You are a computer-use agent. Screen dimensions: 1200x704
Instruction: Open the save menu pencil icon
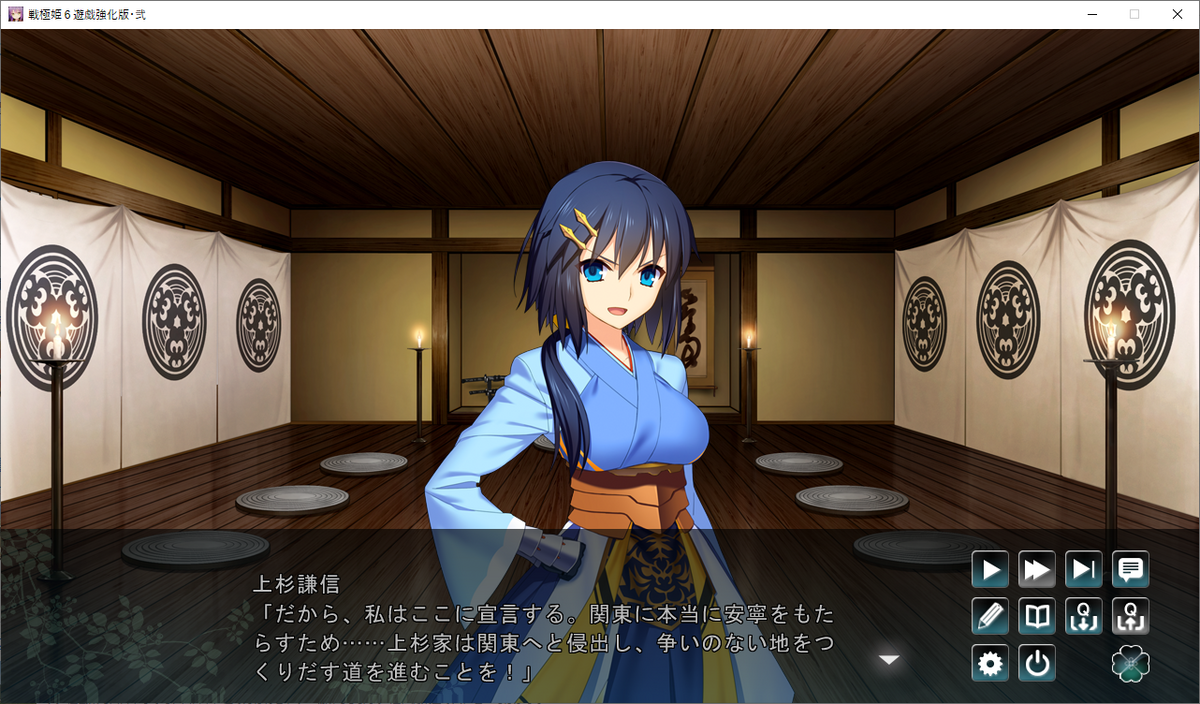coord(990,616)
